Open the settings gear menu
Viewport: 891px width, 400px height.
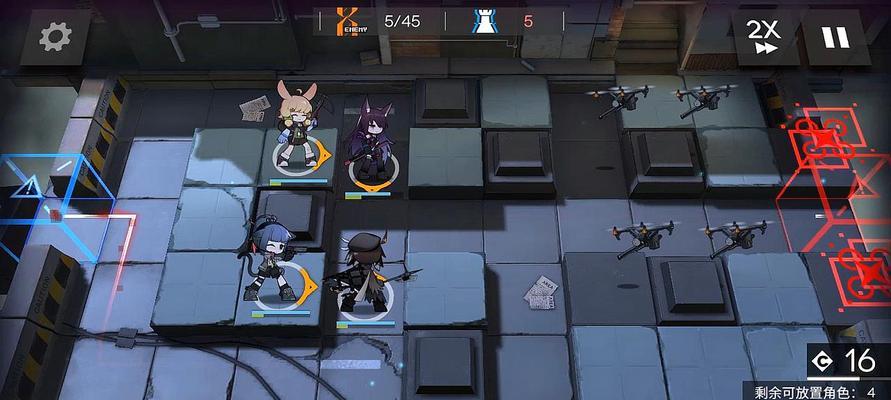[x=57, y=37]
